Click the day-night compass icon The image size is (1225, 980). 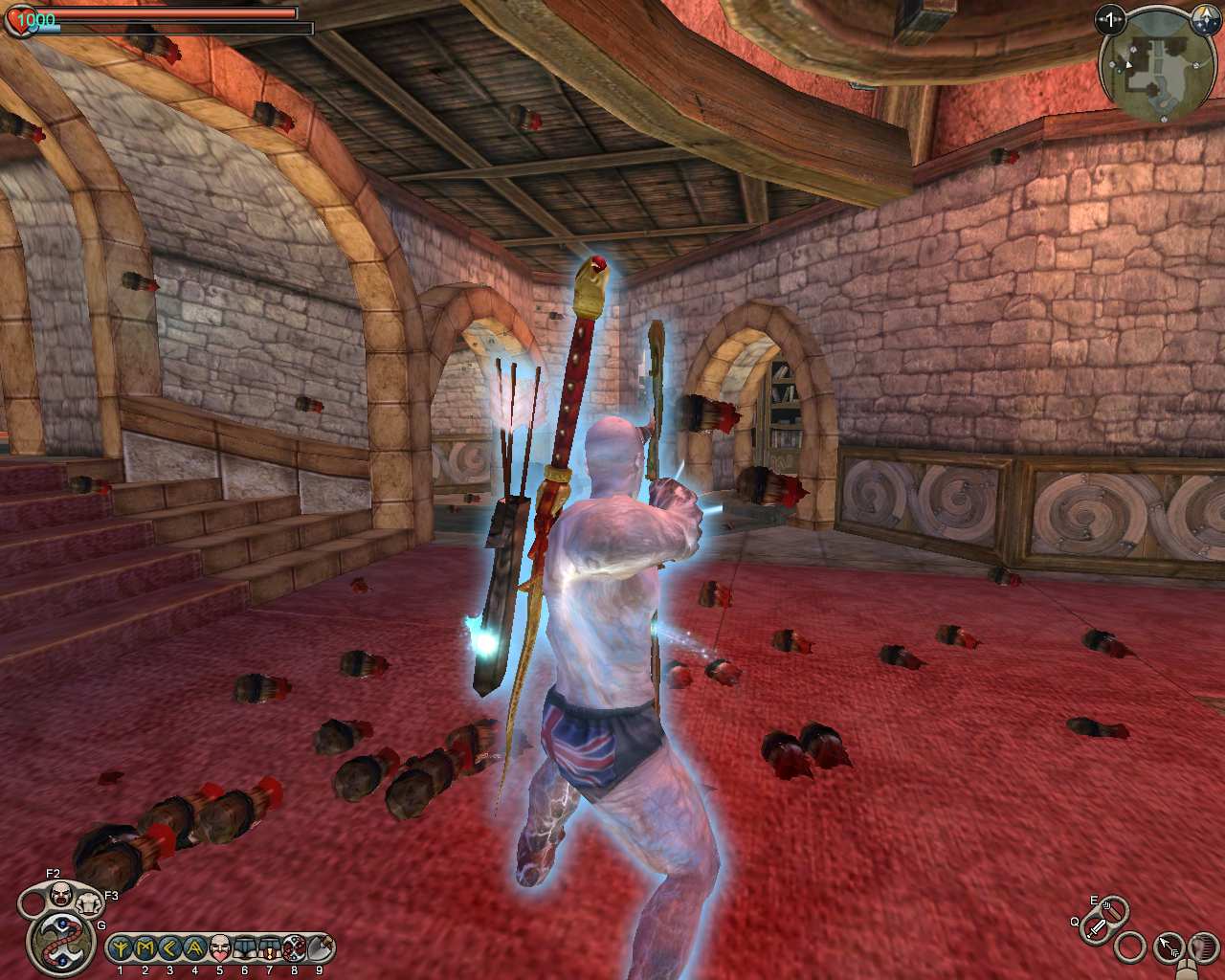coord(1202,19)
